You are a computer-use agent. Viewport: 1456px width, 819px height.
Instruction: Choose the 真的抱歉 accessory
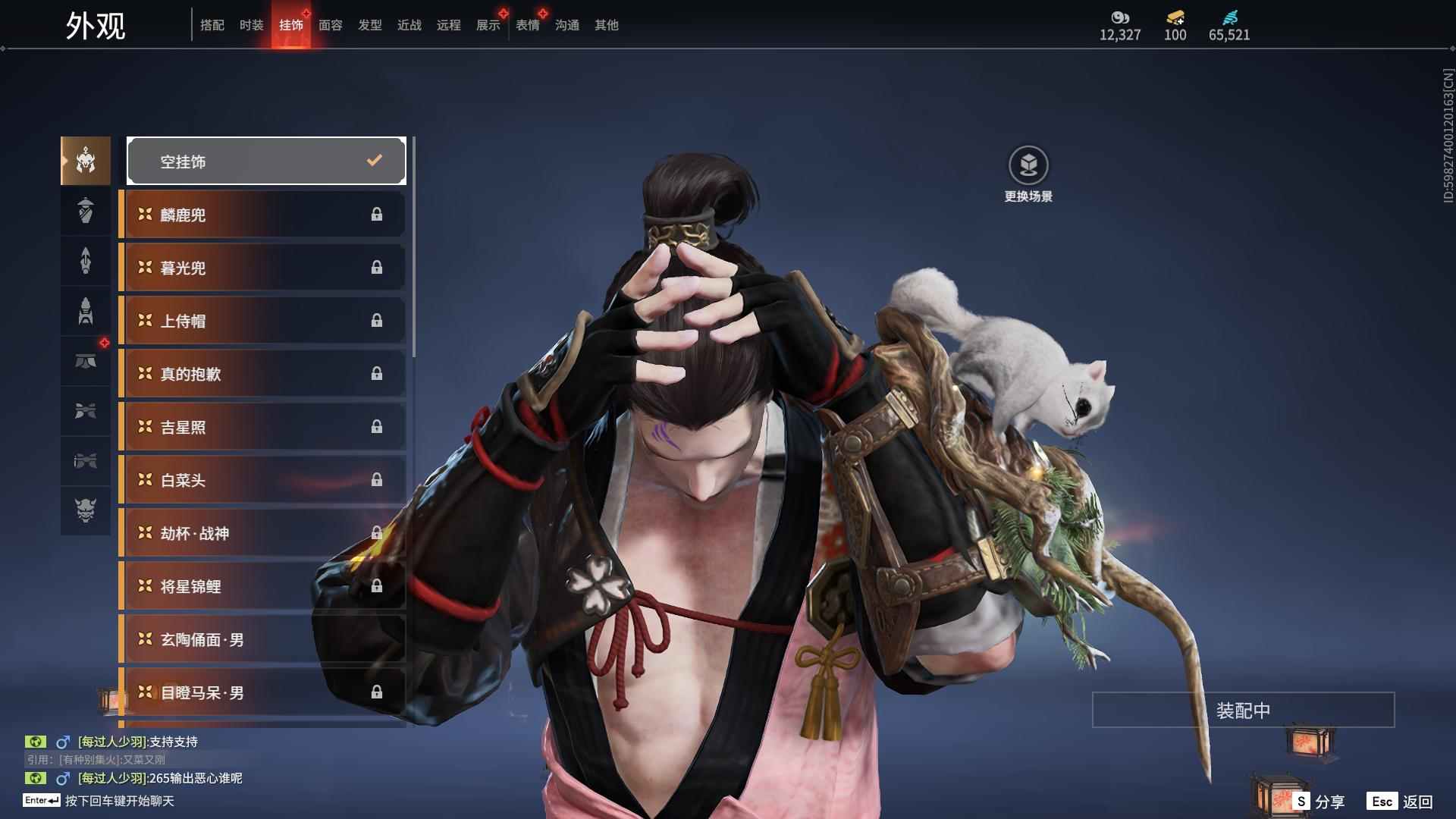click(262, 374)
